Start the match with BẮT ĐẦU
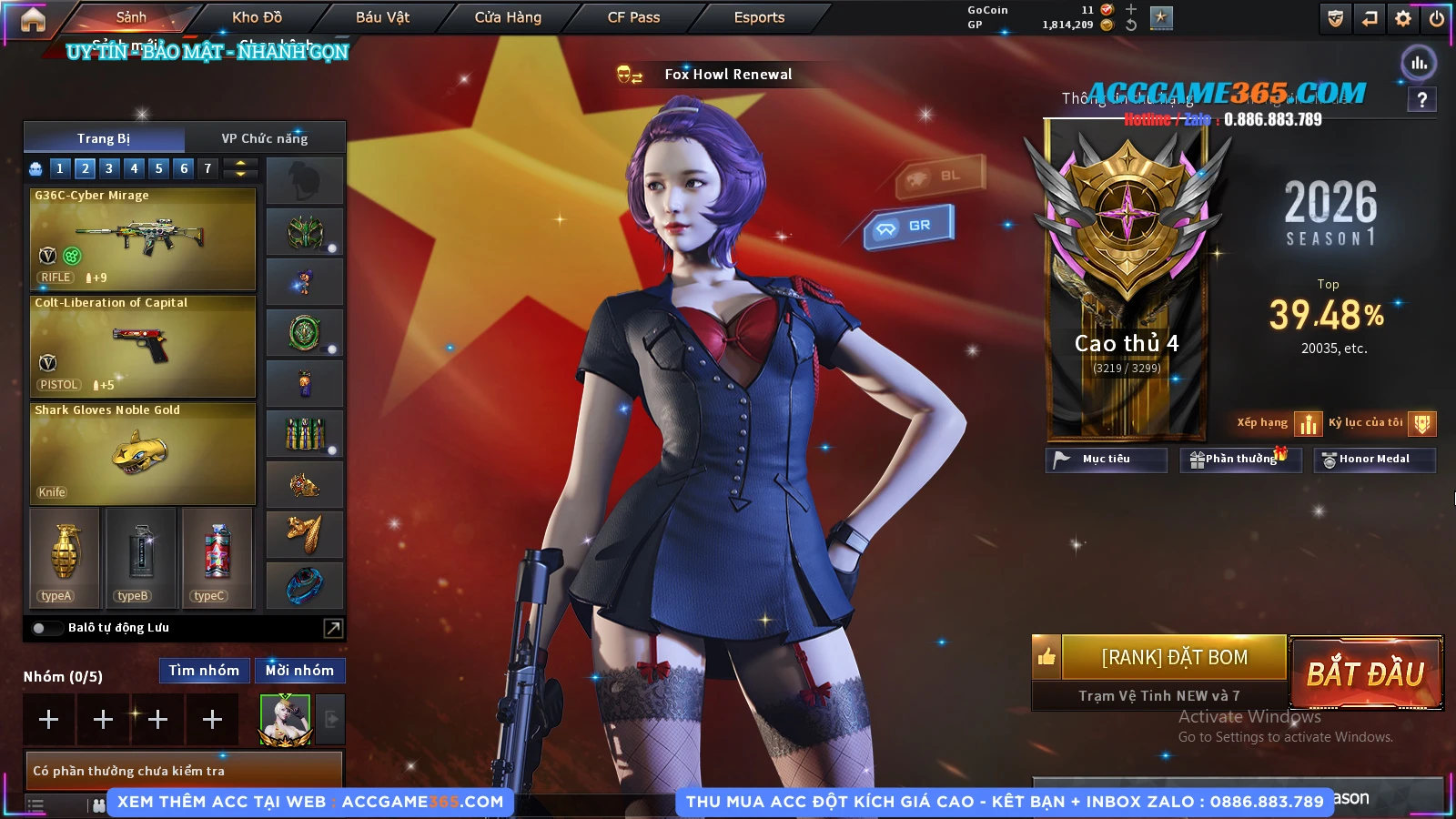This screenshot has width=1456, height=819. tap(1366, 673)
